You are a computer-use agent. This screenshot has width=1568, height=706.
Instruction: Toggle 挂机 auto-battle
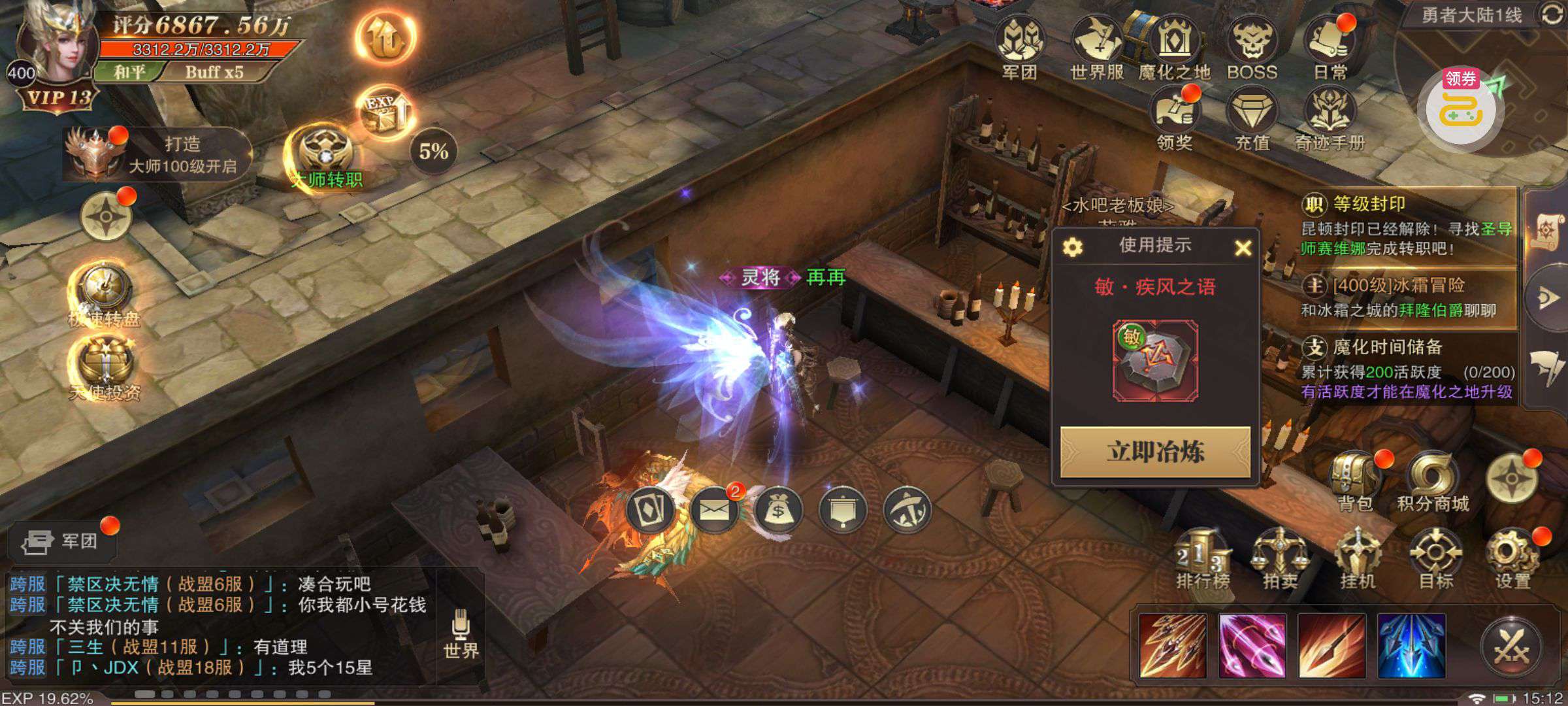click(1358, 559)
